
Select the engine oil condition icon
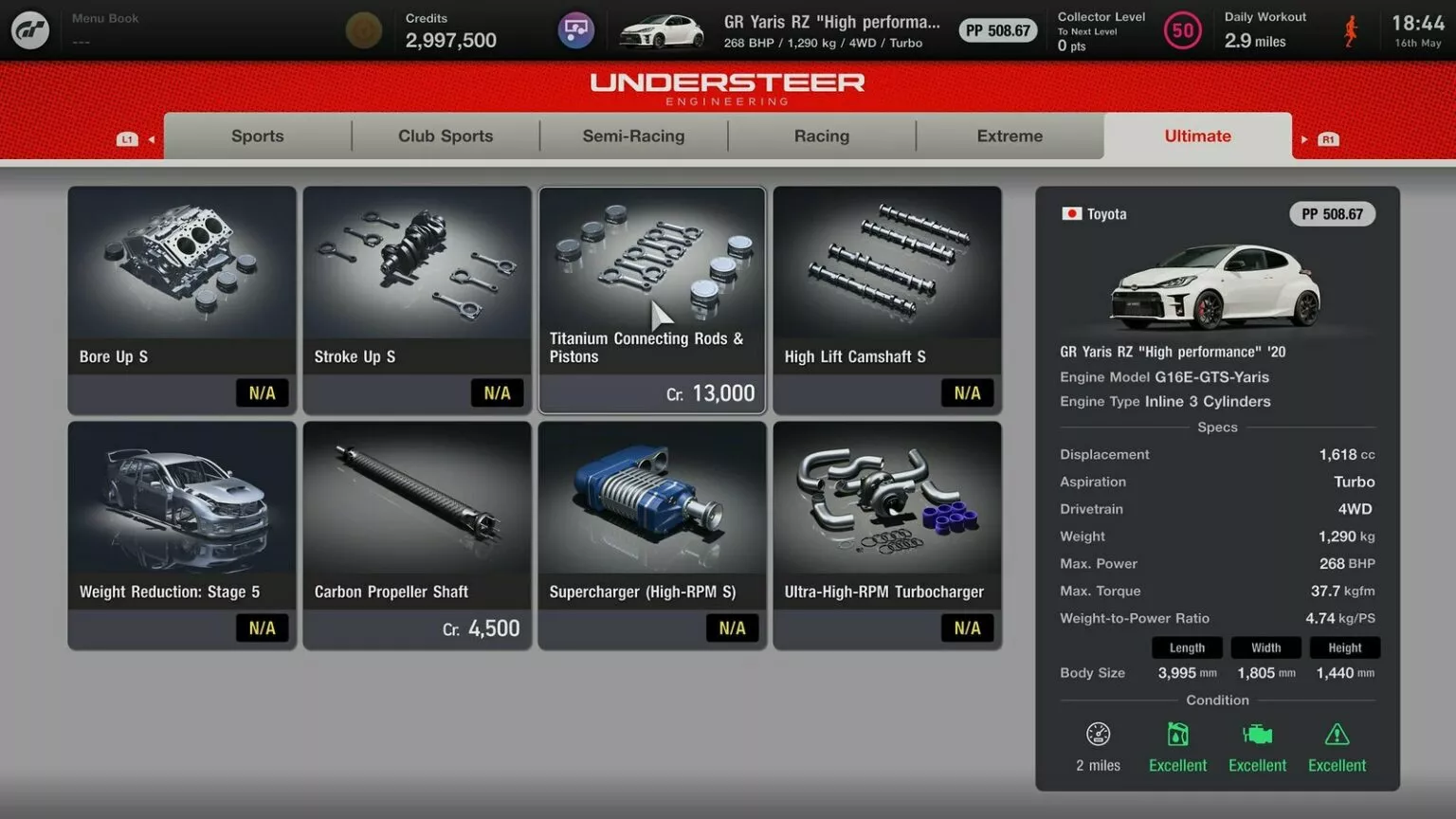click(1177, 734)
